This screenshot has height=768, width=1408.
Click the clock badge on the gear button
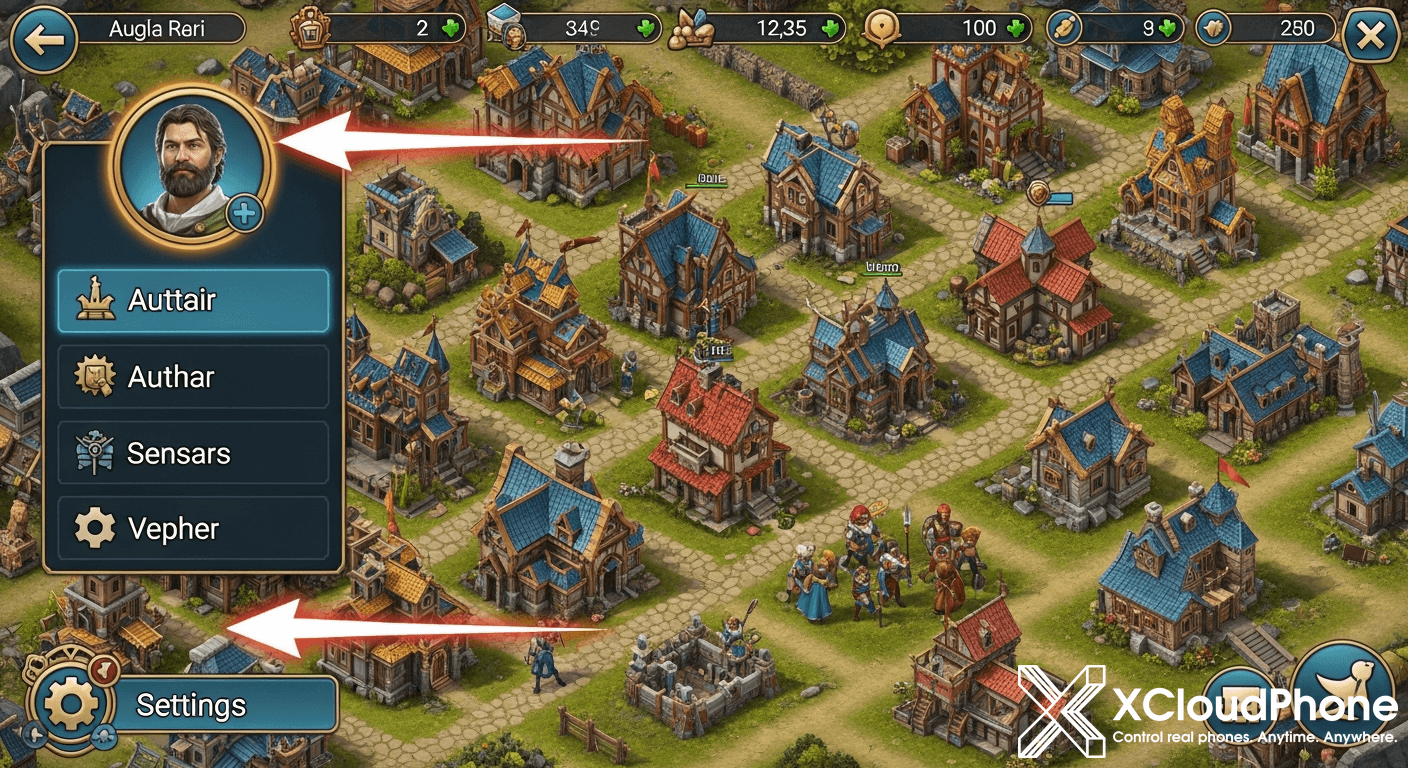(103, 672)
